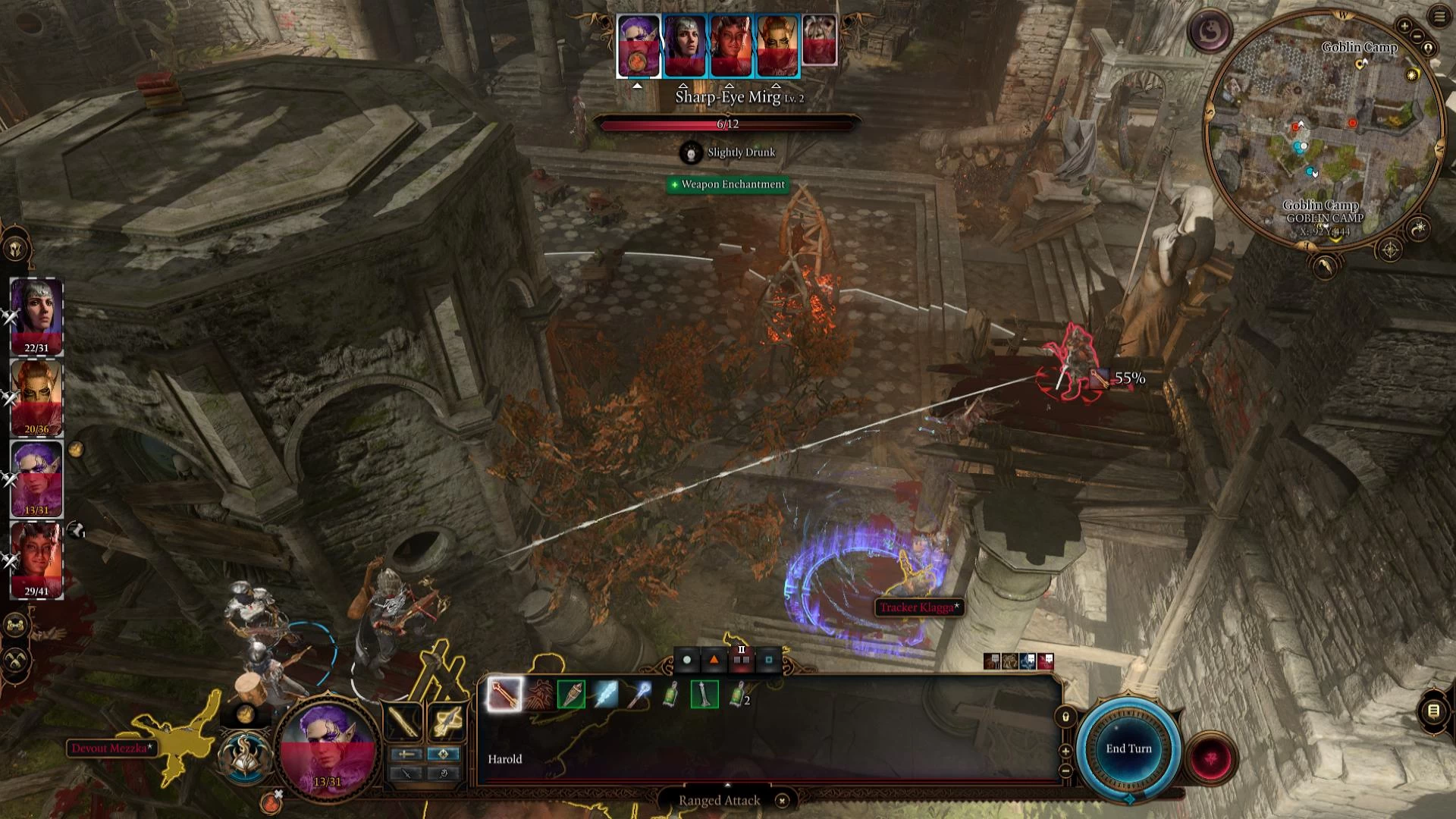The width and height of the screenshot is (1456, 819).
Task: Switch to the orange triangle hotbar tab
Action: click(x=714, y=660)
